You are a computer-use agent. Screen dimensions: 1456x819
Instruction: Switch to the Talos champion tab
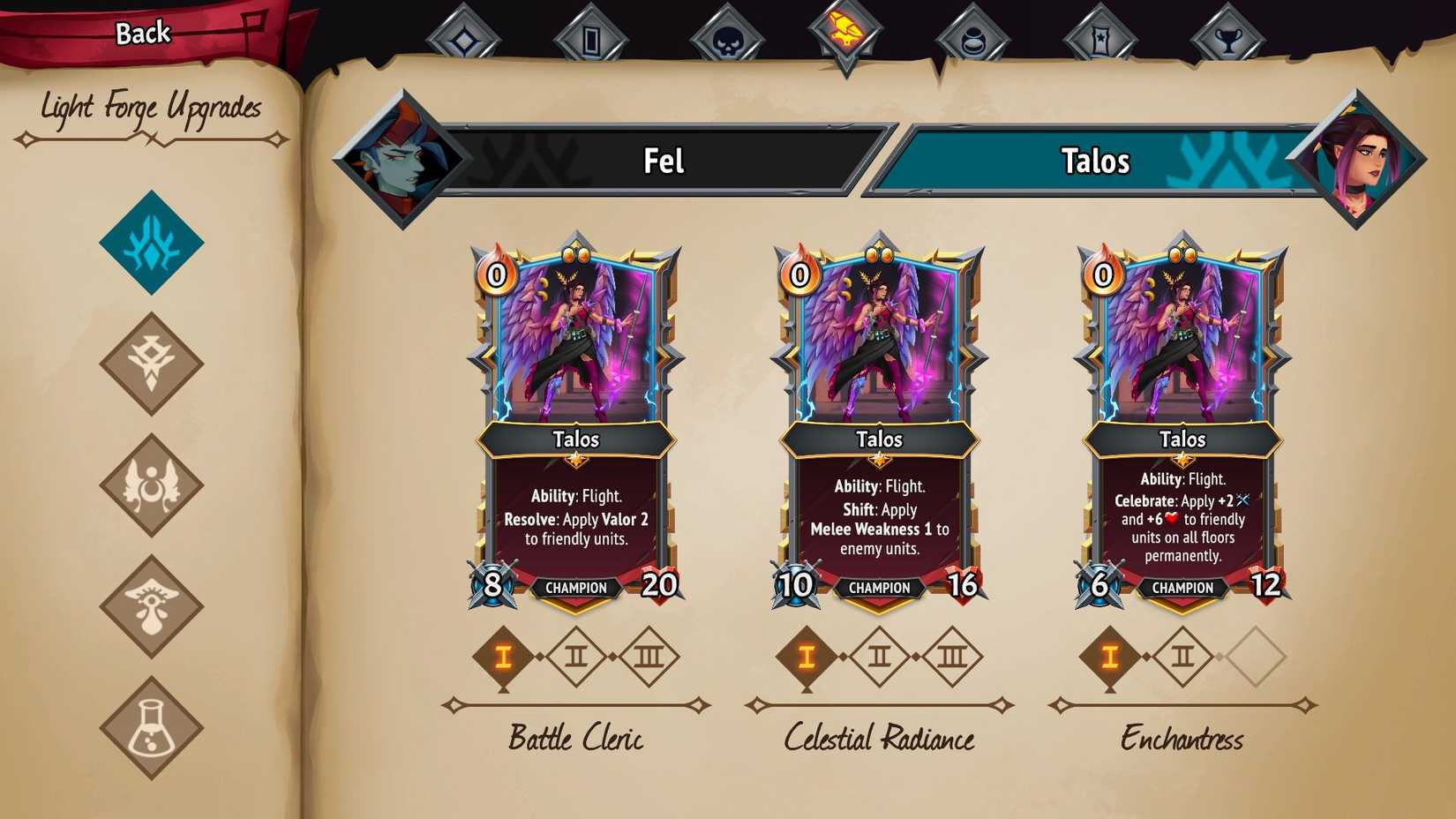click(x=1094, y=162)
